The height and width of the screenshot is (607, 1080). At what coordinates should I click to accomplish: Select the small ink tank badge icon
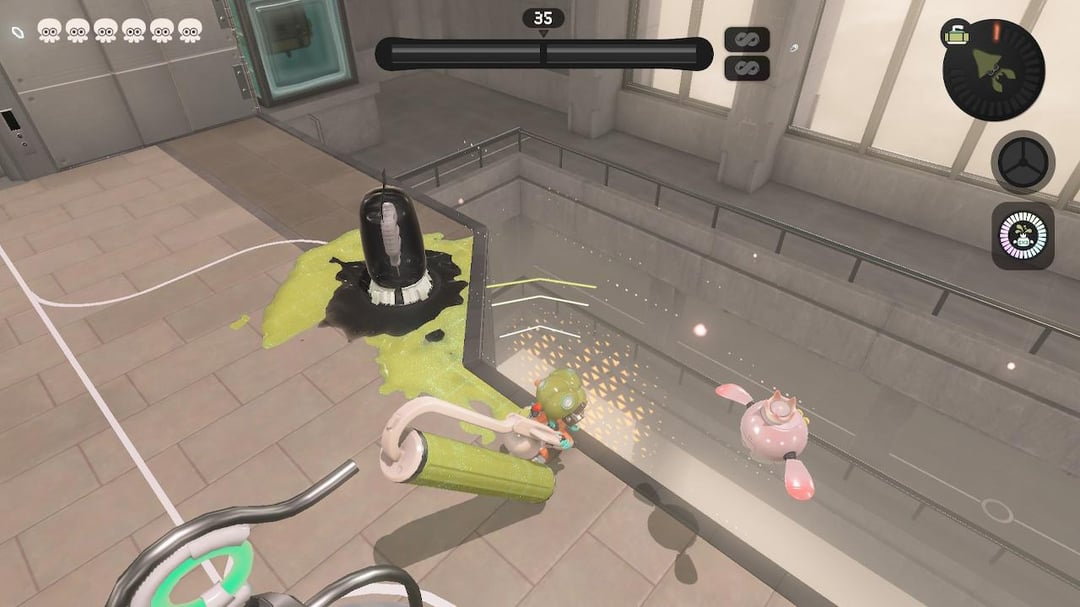tap(953, 35)
